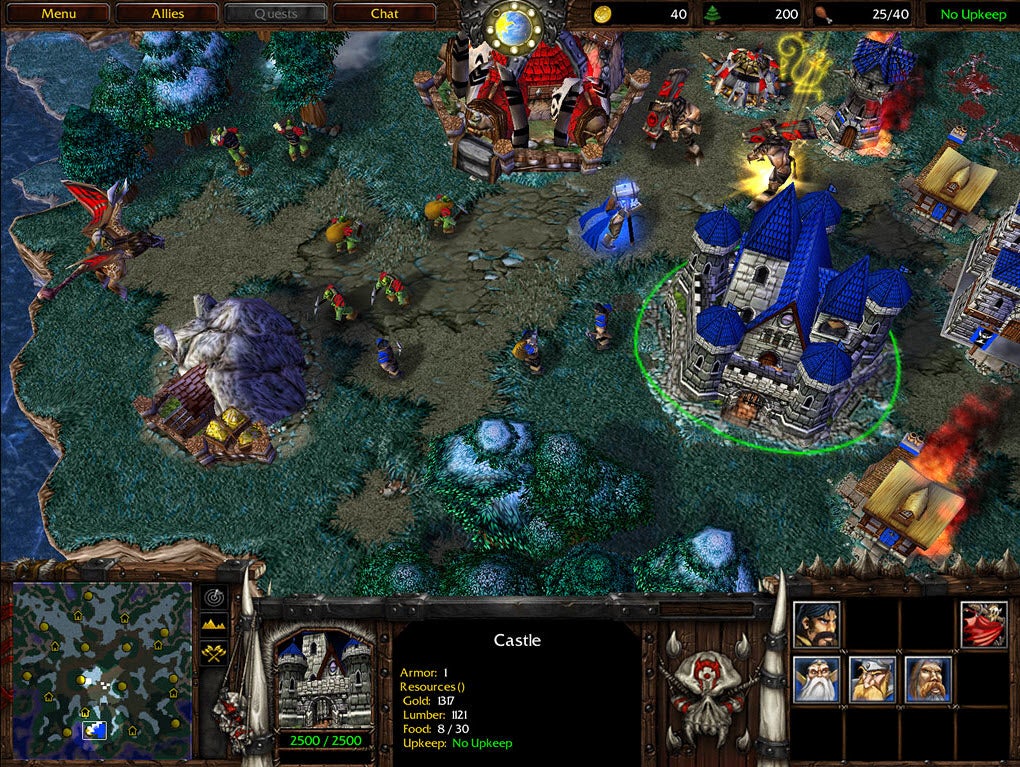The width and height of the screenshot is (1020, 767).
Task: Open the Menu button
Action: (x=59, y=14)
